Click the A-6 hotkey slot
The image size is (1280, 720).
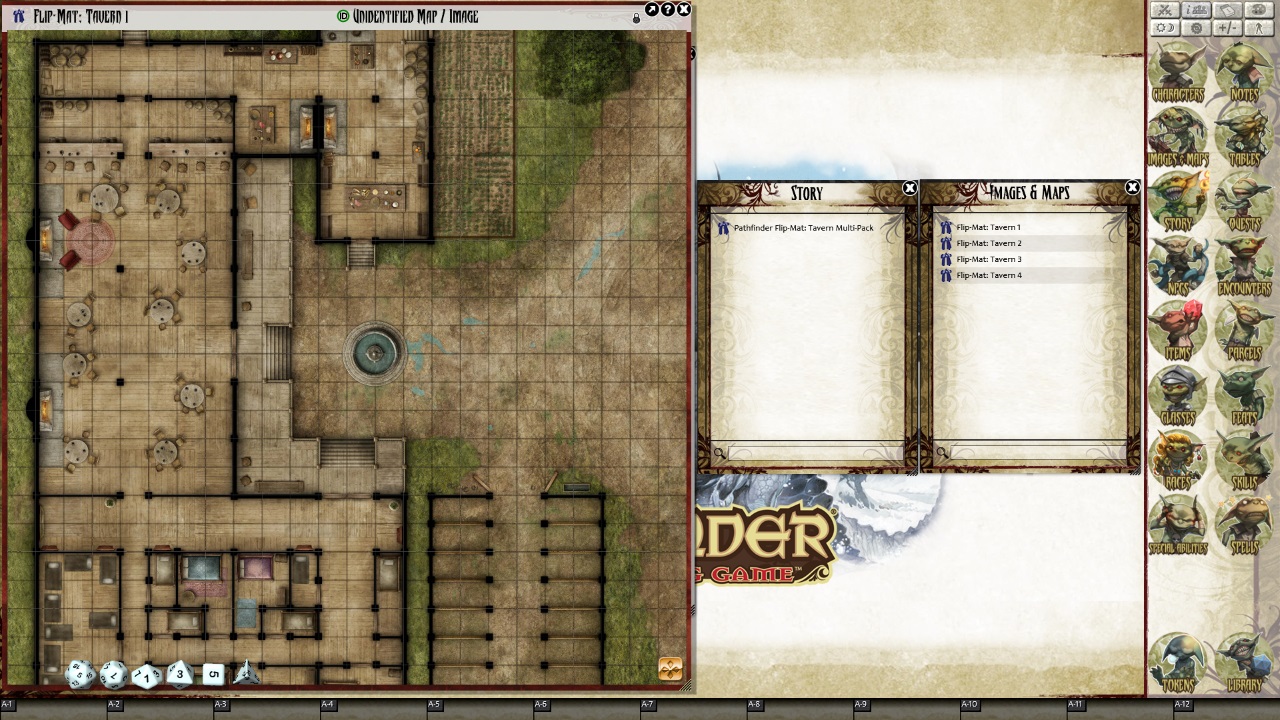pos(540,703)
